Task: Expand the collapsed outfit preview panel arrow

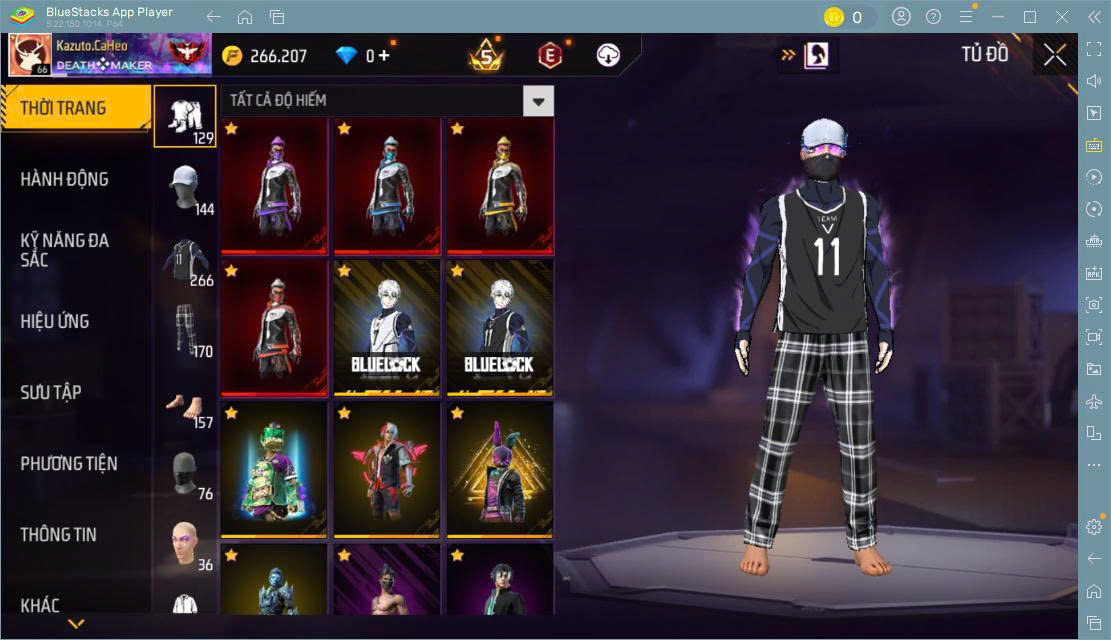Action: click(788, 56)
